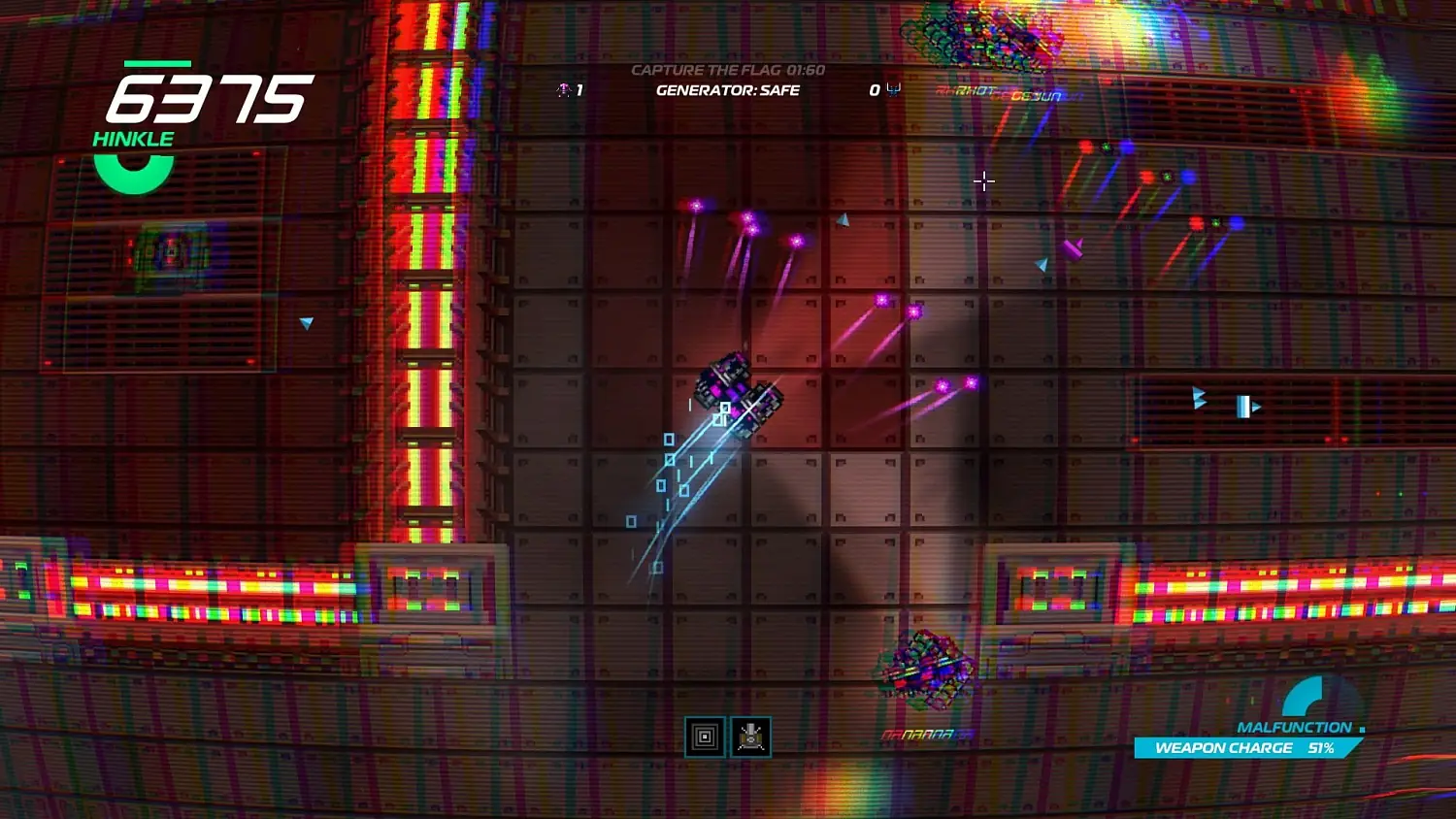Select the turret drone power-up icon
The height and width of the screenshot is (819, 1456).
753,737
